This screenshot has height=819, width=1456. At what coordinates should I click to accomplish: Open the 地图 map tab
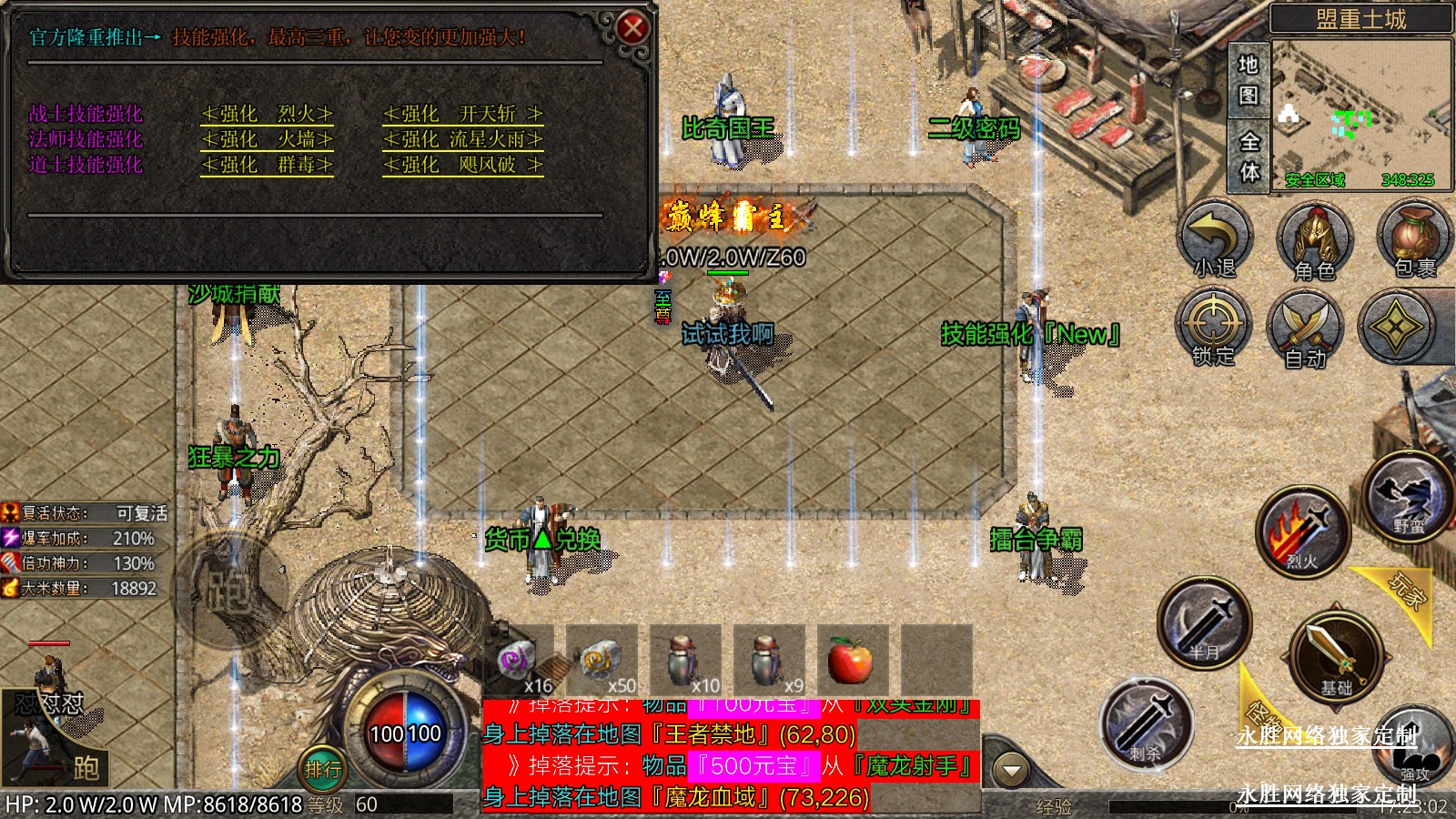[x=1248, y=80]
